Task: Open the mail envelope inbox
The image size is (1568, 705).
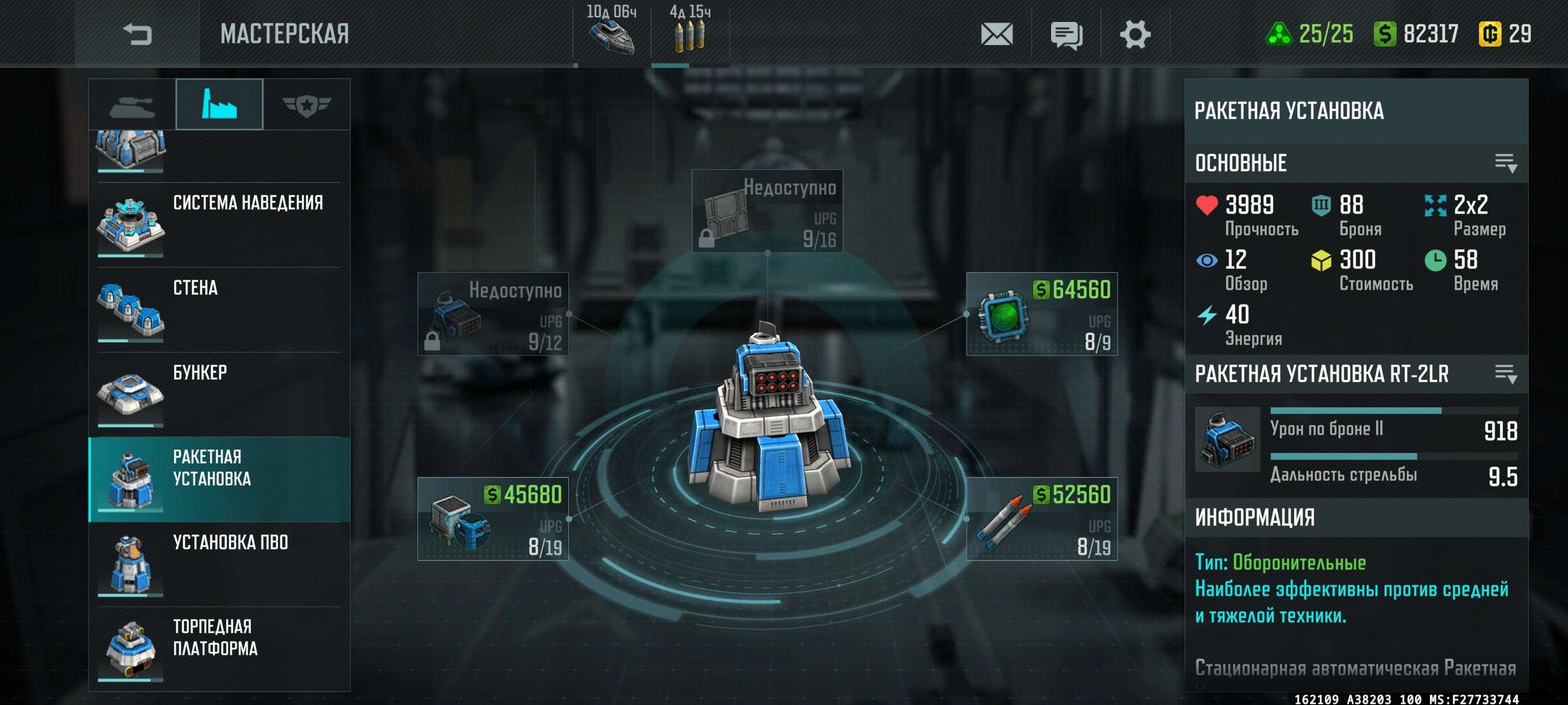Action: click(996, 35)
